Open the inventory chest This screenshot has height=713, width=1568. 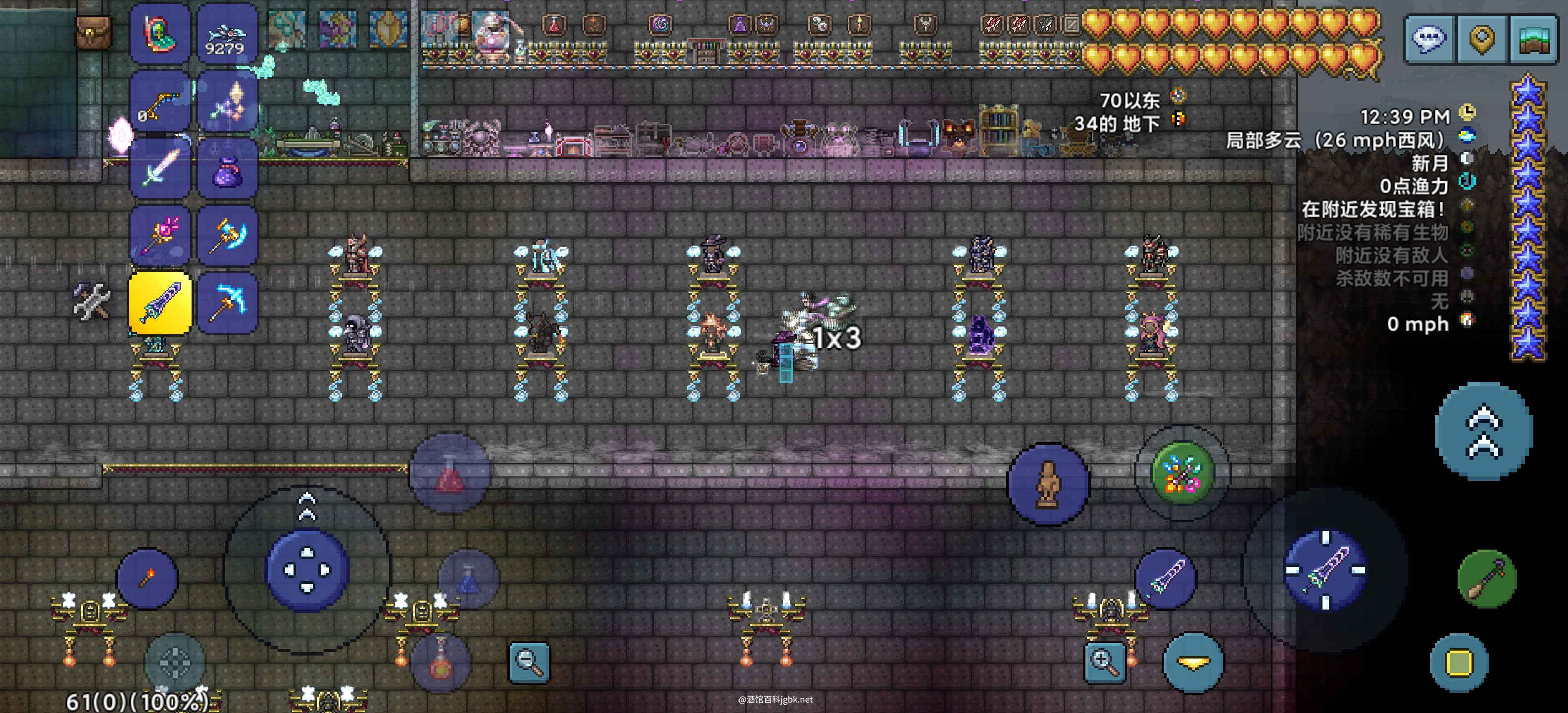coord(93,31)
